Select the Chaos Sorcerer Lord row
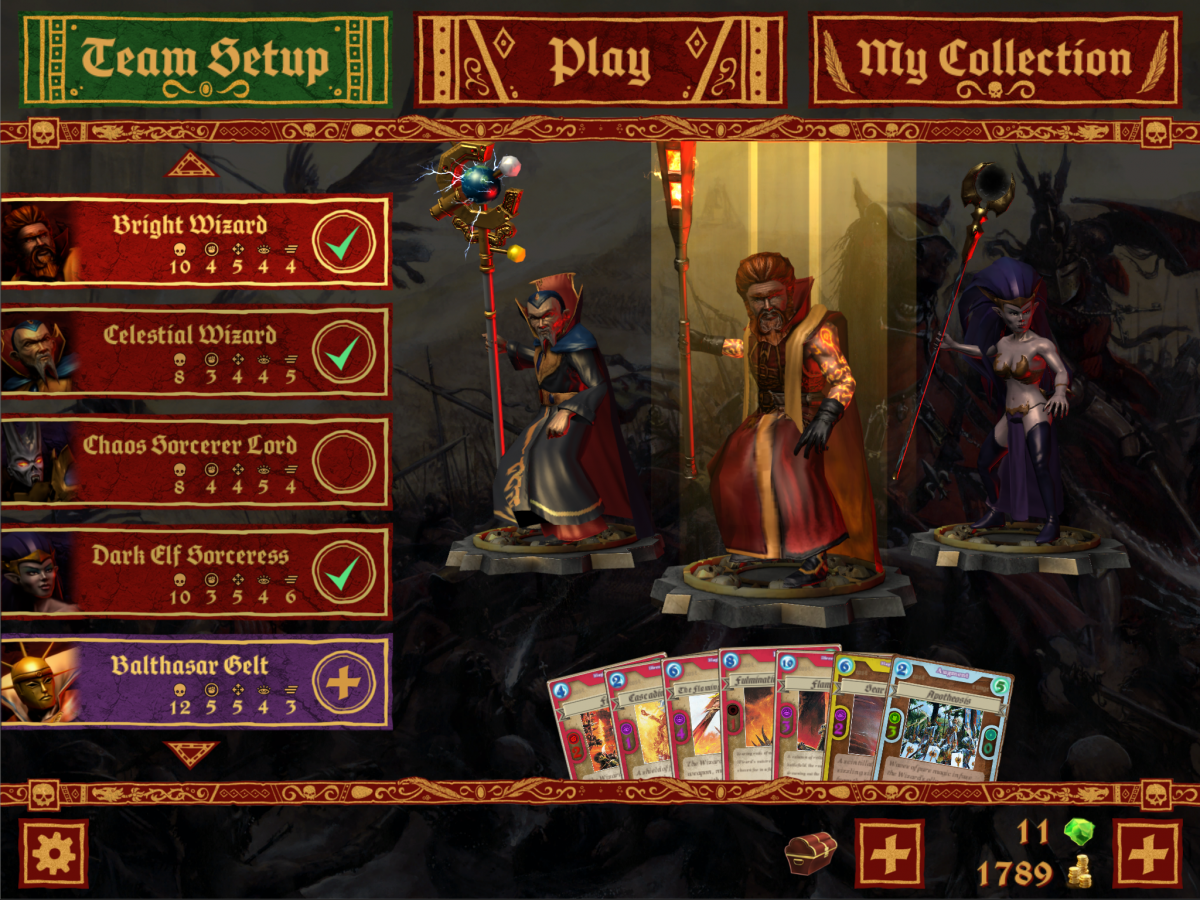This screenshot has width=1200, height=900. [190, 461]
